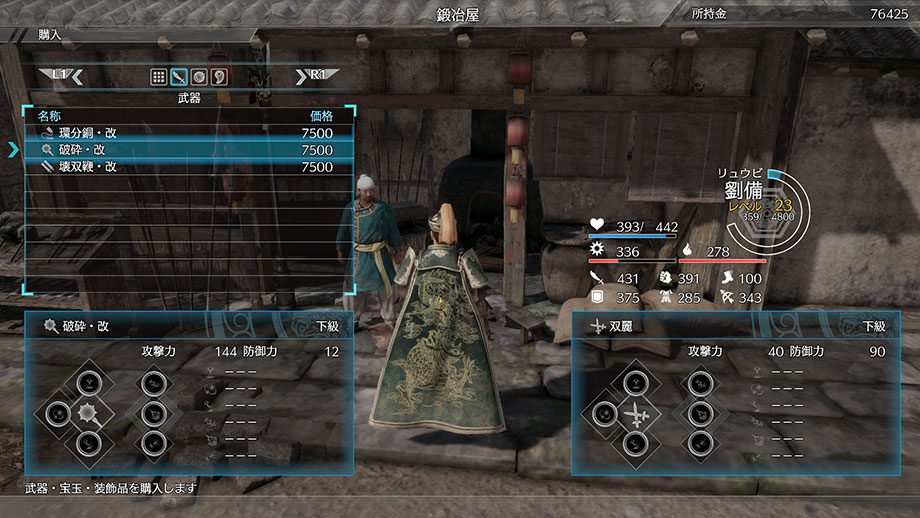Open the sword weapons category tab
Screen dimensions: 920x518
pos(179,77)
